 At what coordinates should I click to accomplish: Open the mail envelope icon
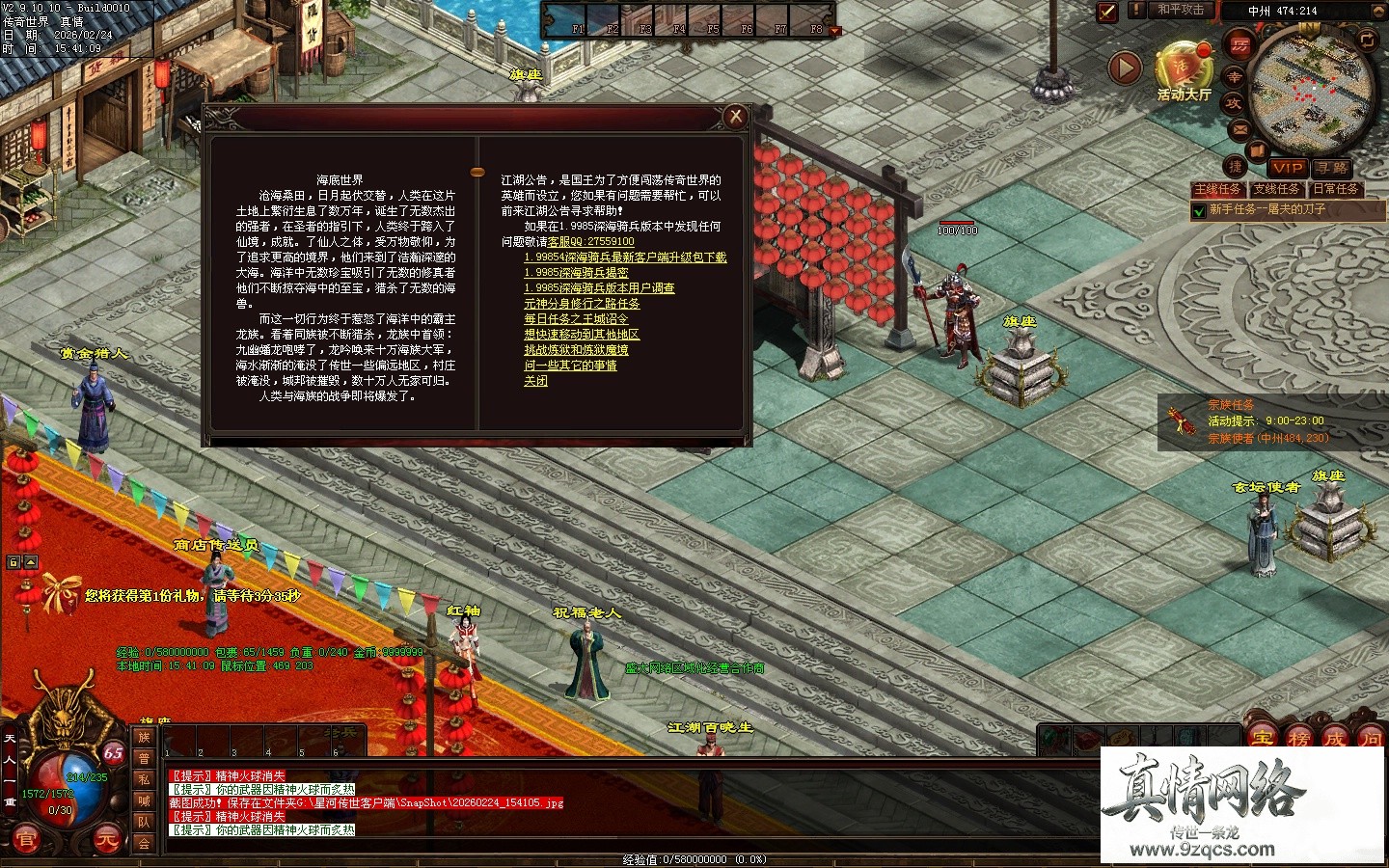coord(1239,128)
